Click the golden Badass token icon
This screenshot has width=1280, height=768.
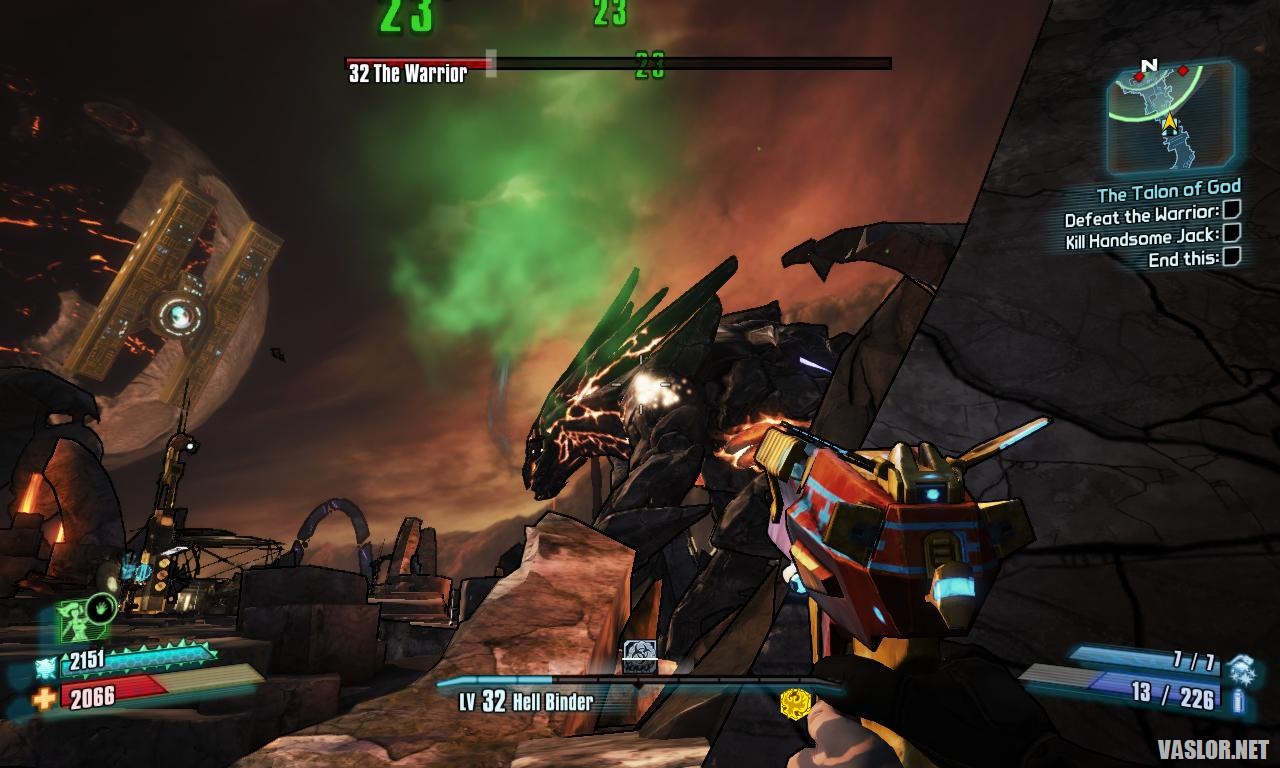pyautogui.click(x=794, y=703)
